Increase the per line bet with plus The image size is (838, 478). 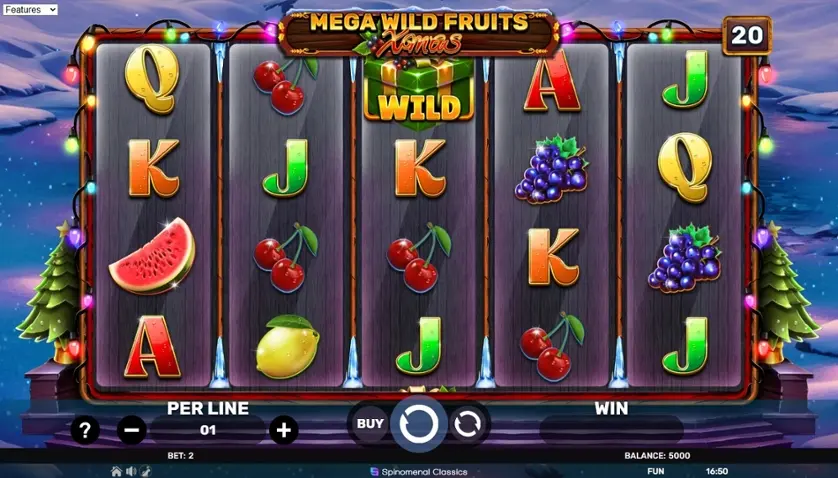click(x=284, y=430)
